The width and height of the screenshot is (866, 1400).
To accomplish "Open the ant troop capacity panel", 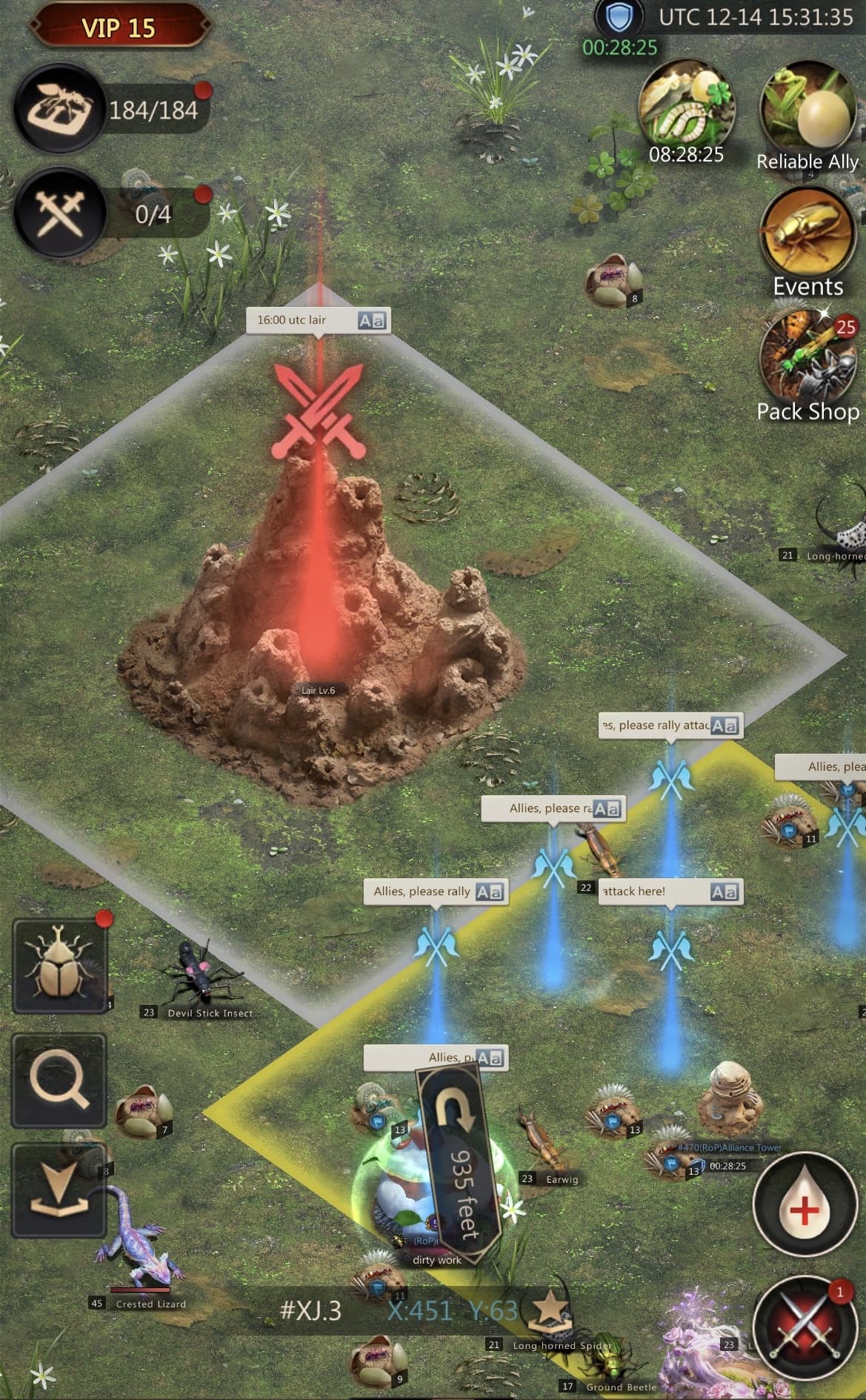I will [61, 110].
